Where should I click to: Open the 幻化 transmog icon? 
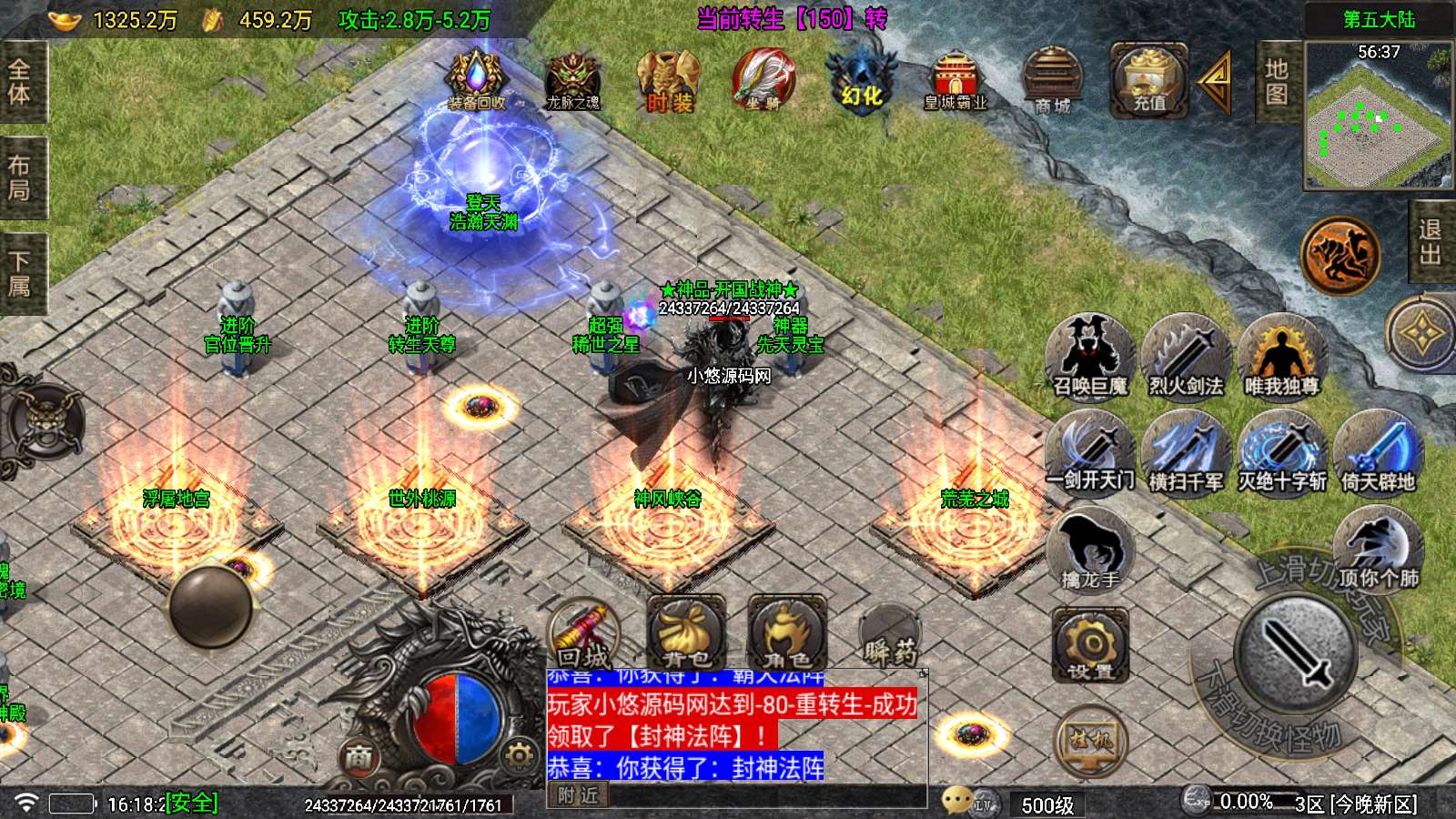tap(860, 80)
